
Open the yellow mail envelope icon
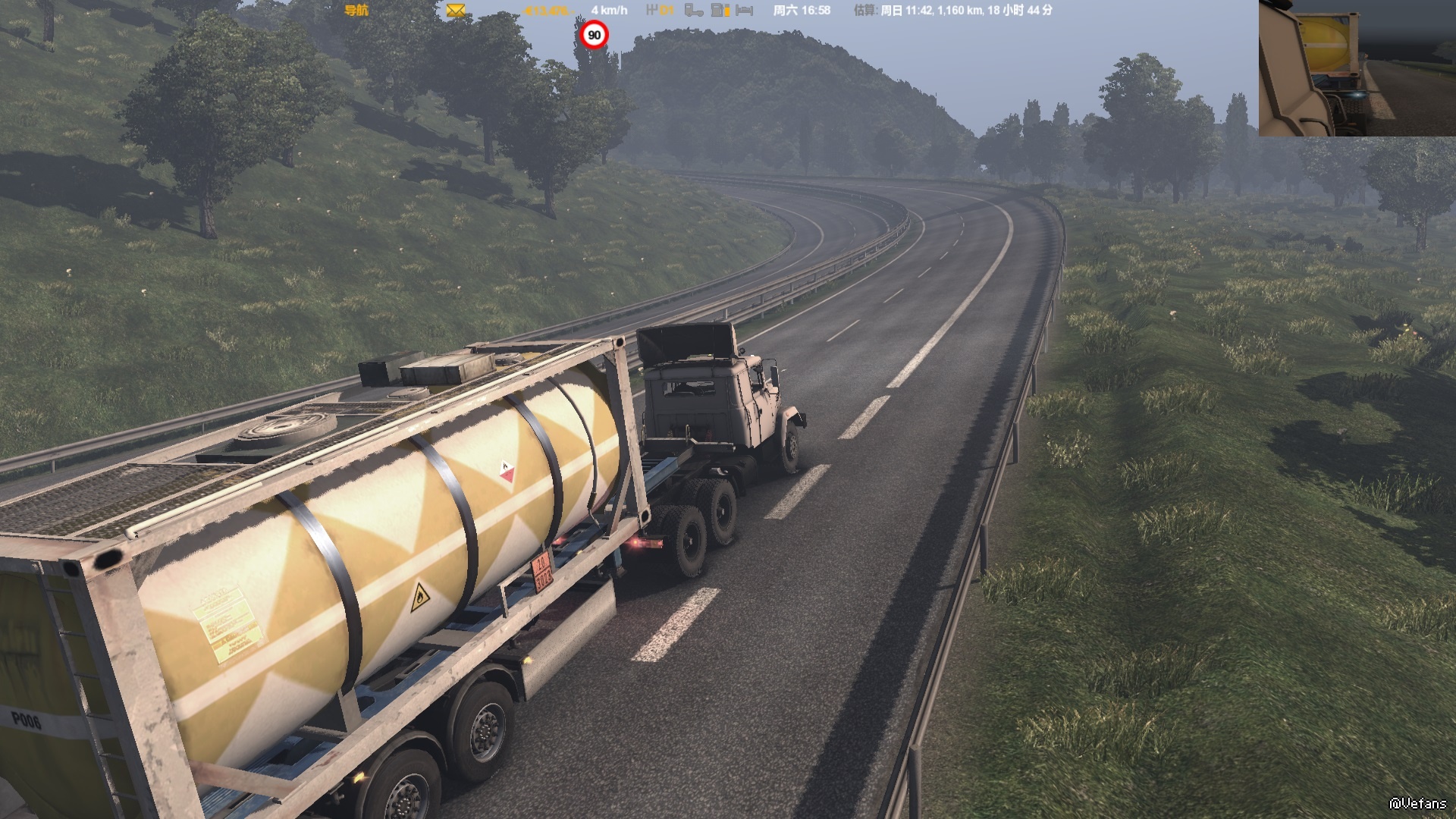tap(455, 11)
